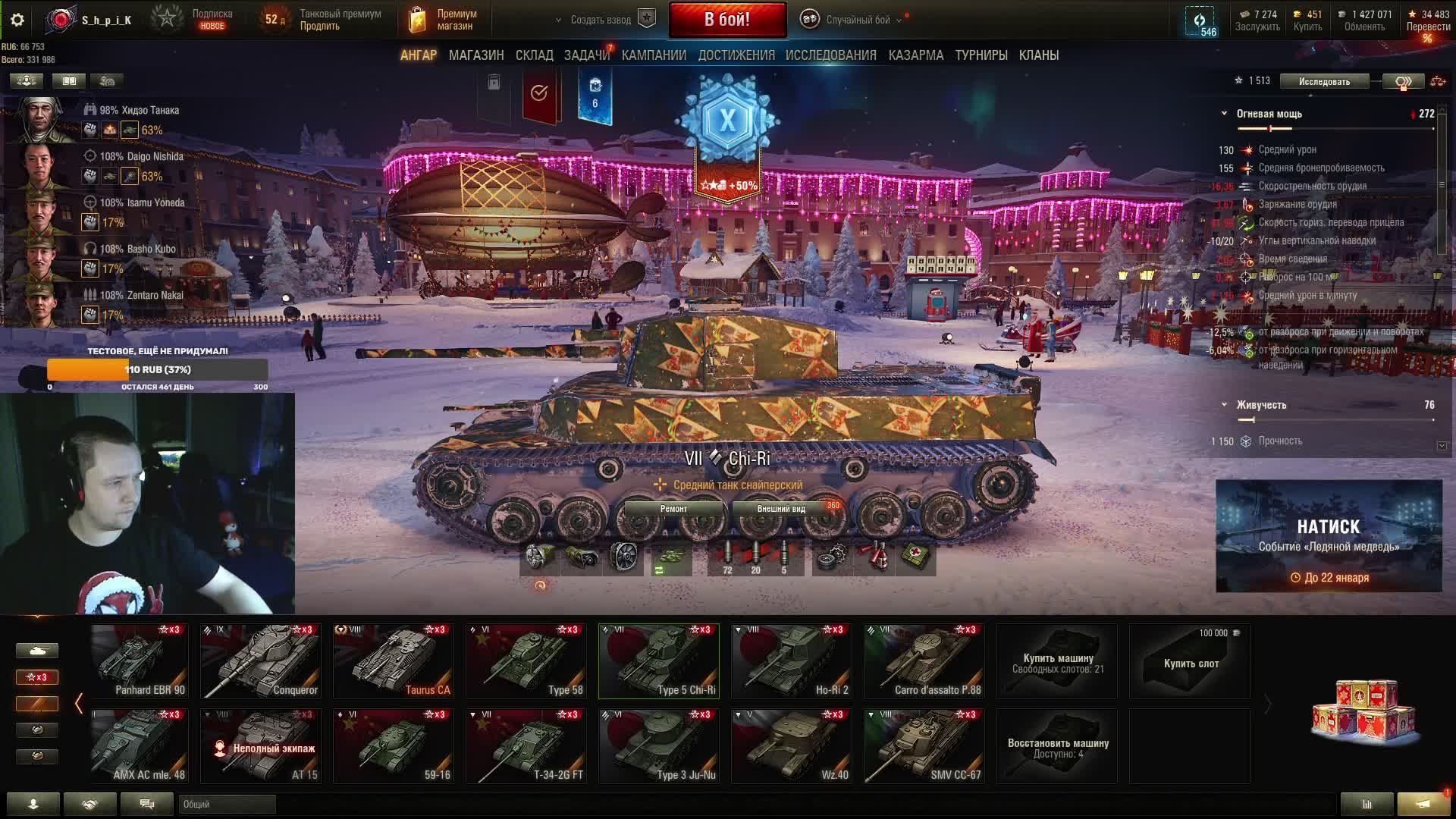Toggle the tank type carousel filter
The width and height of the screenshot is (1456, 819).
[x=36, y=651]
